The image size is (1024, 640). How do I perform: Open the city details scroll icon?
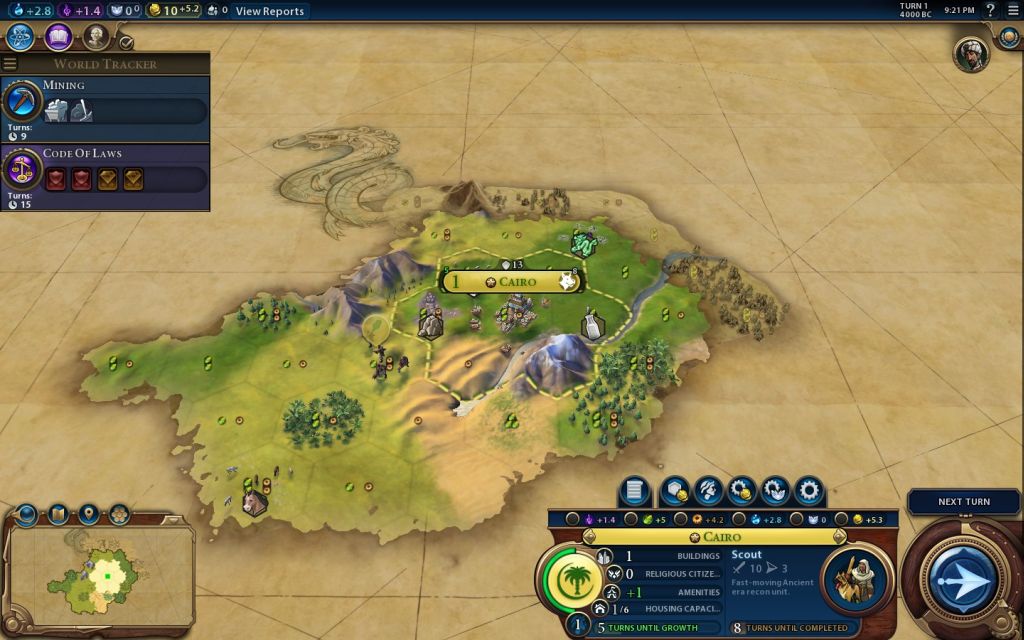pyautogui.click(x=634, y=491)
